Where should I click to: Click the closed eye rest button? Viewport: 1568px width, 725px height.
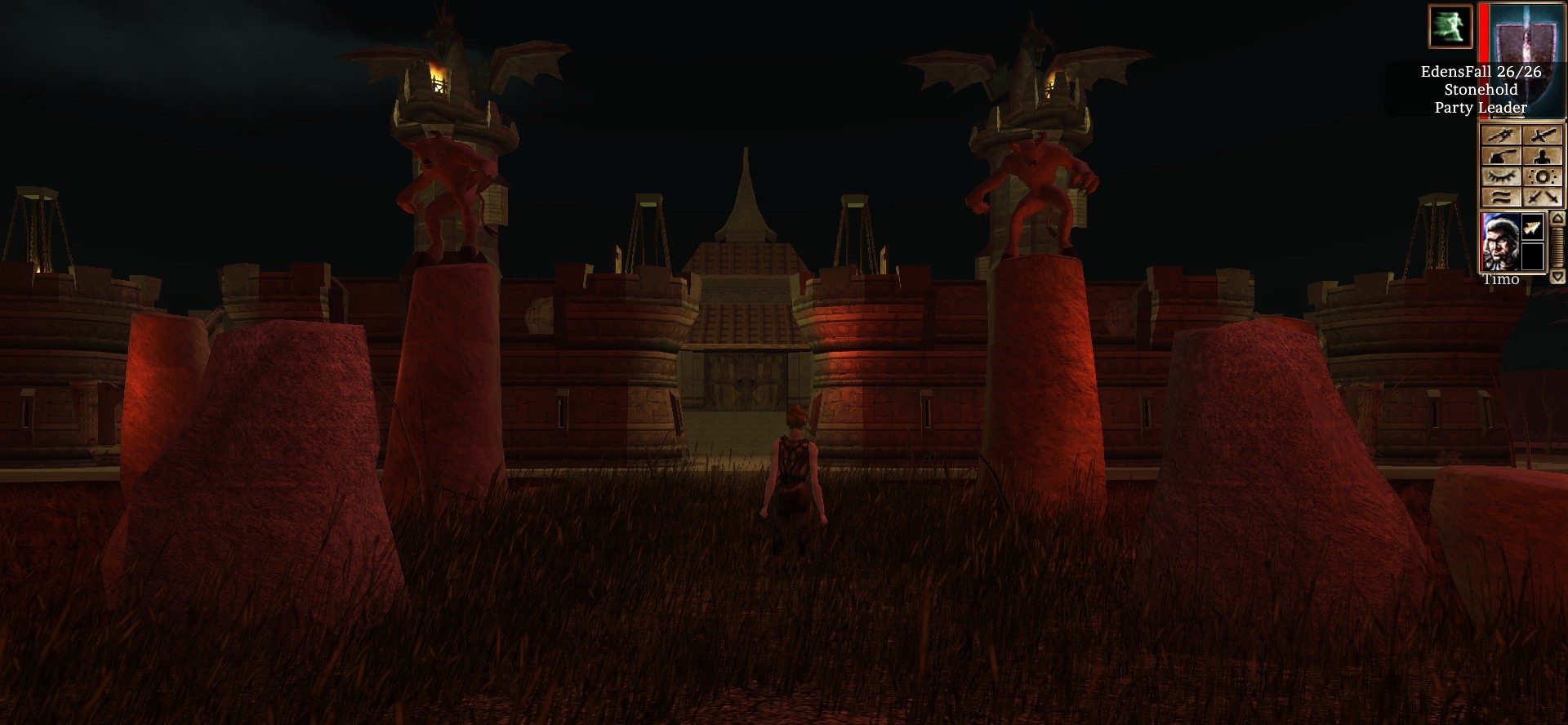[1501, 176]
